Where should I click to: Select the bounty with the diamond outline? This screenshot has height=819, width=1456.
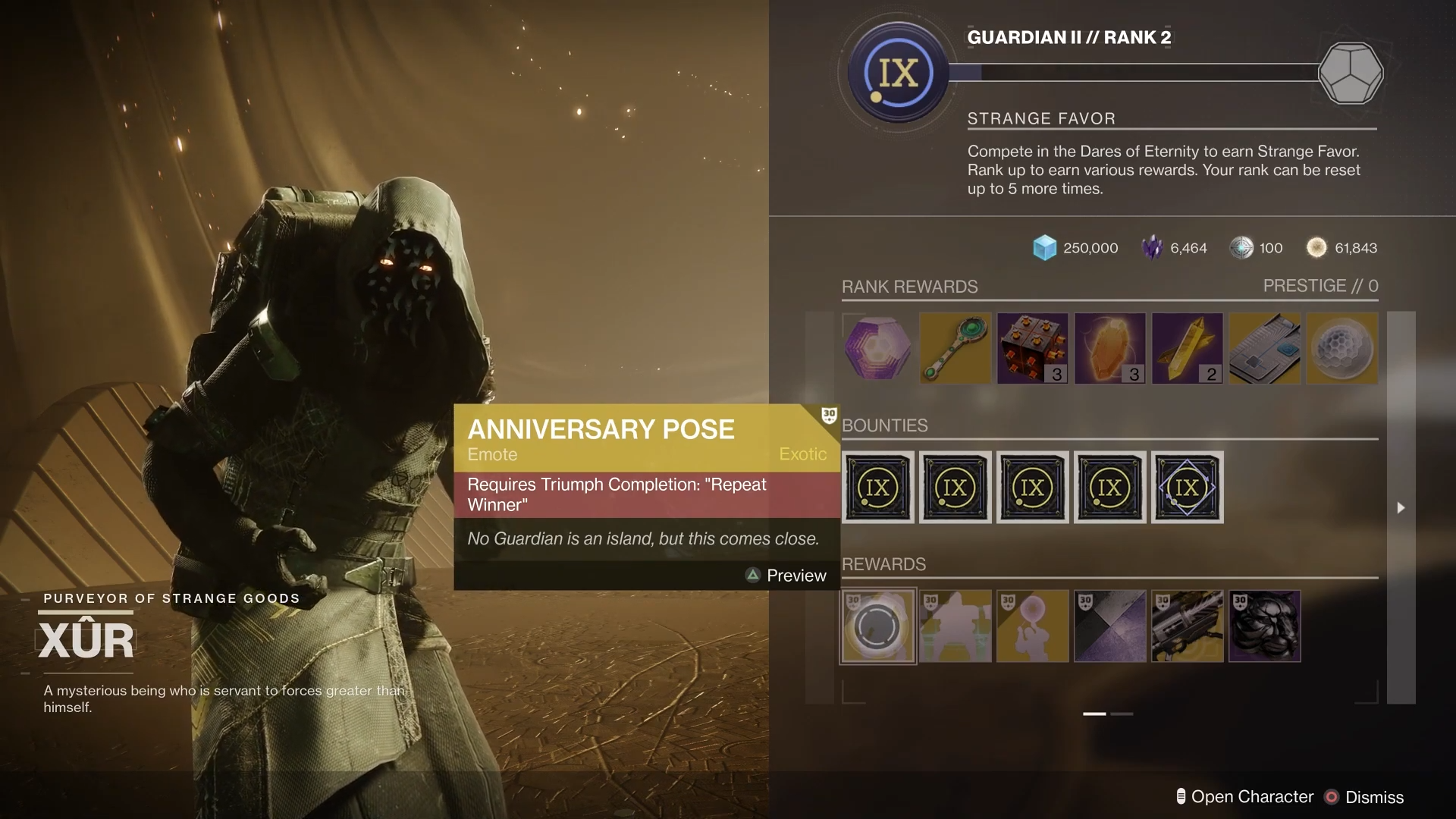(x=1187, y=488)
